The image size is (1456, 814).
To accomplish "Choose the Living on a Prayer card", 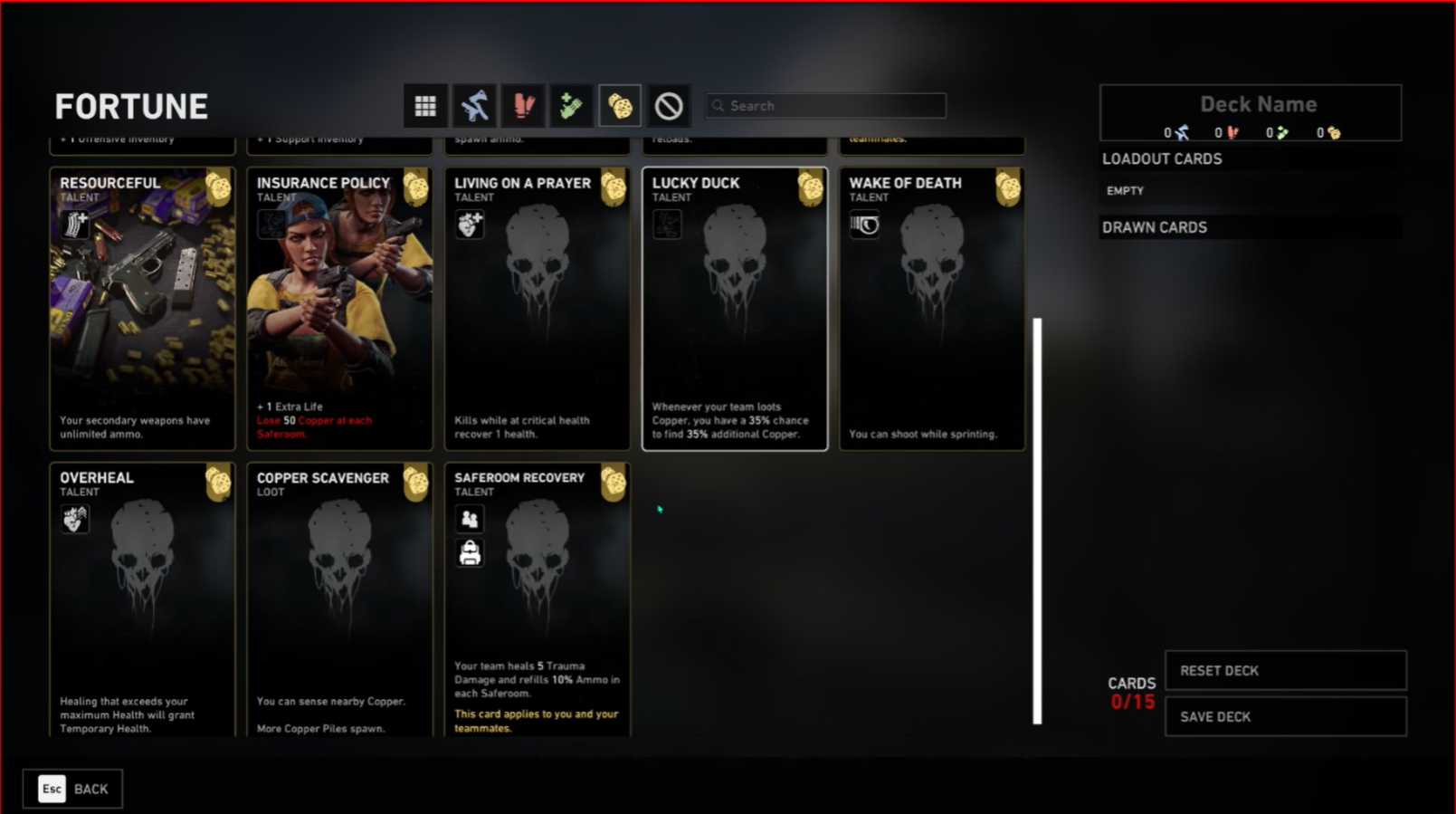I will (537, 308).
